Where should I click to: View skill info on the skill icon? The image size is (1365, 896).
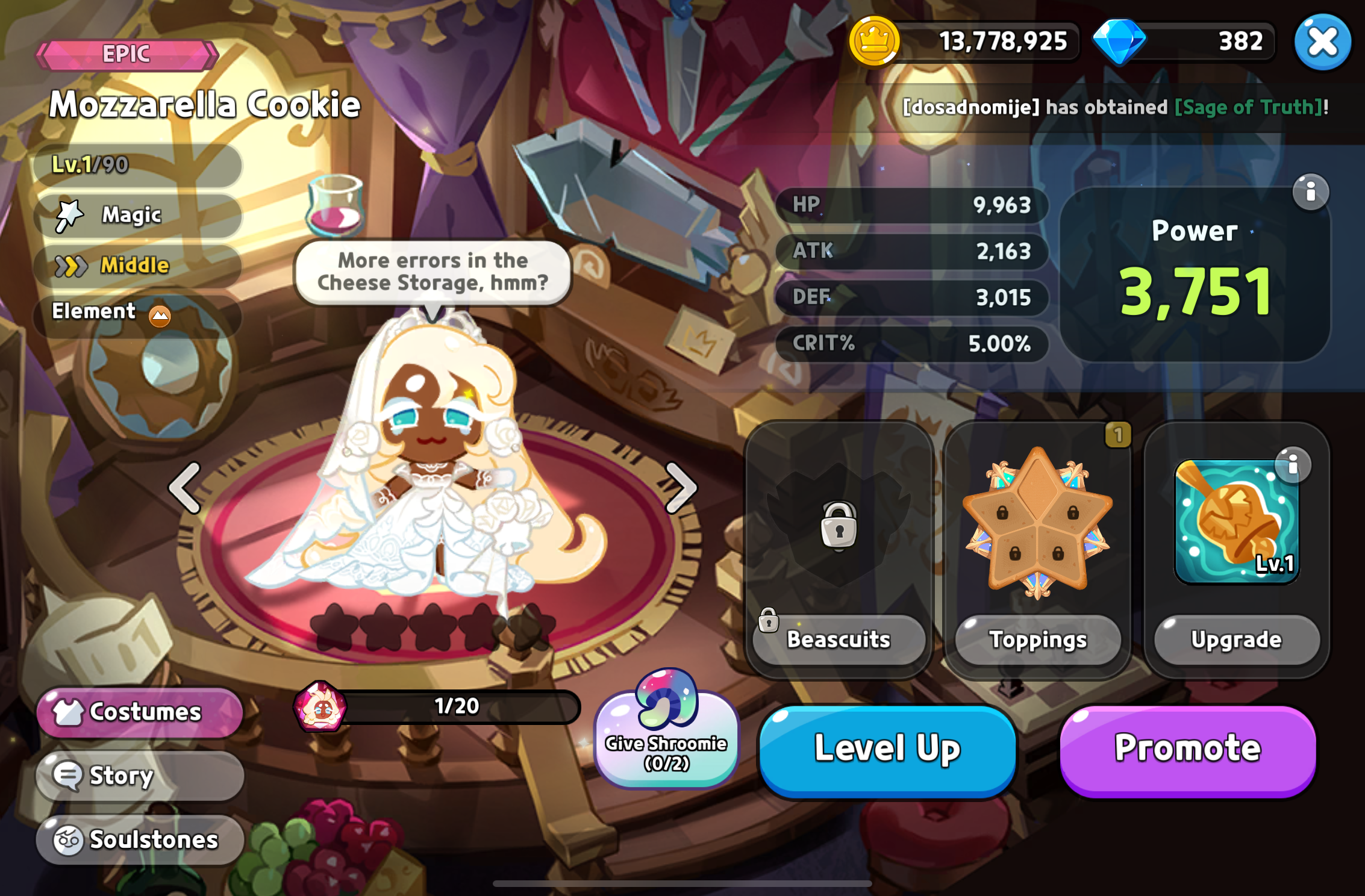[x=1292, y=465]
